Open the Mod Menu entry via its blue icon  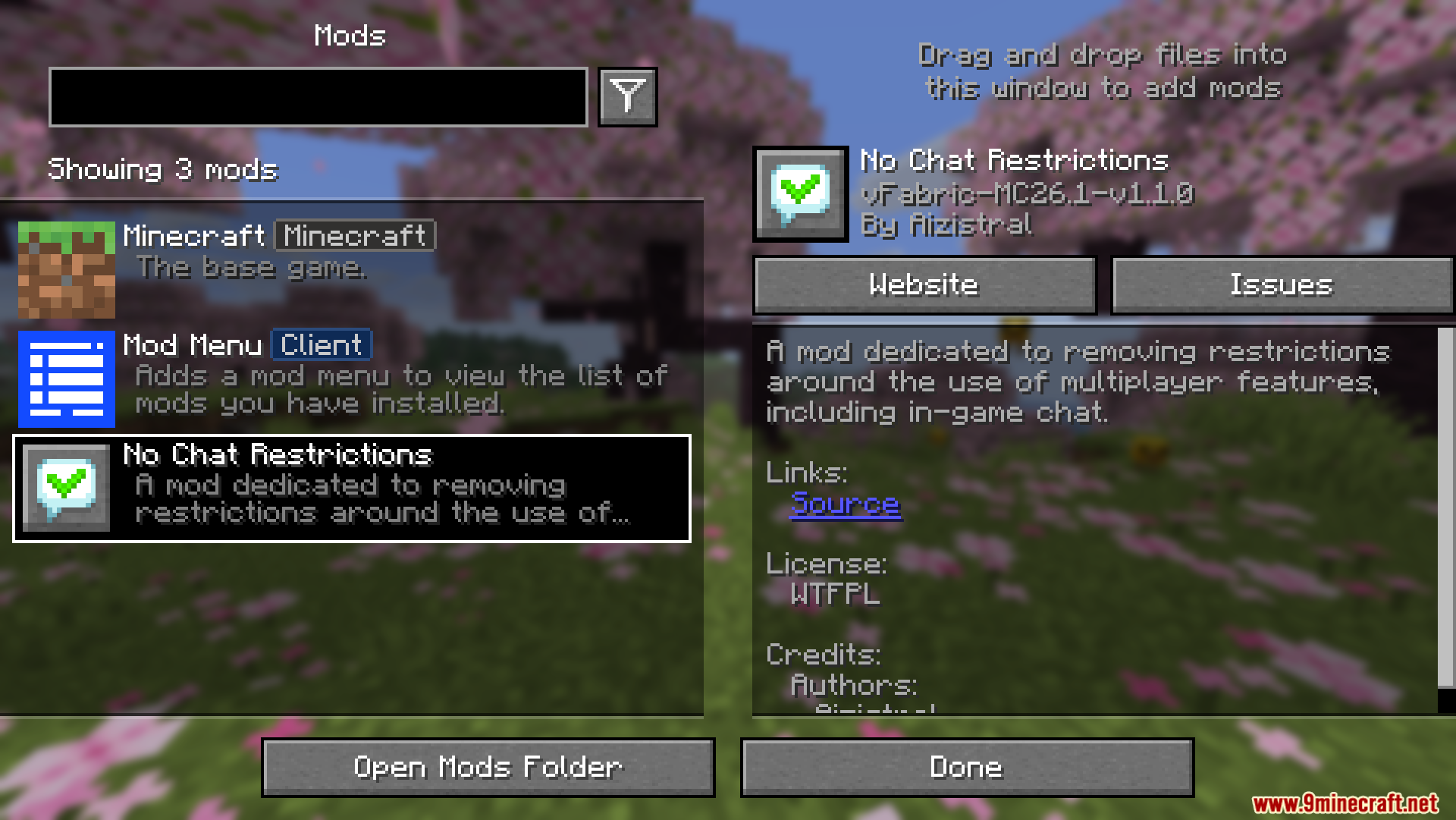pos(65,379)
